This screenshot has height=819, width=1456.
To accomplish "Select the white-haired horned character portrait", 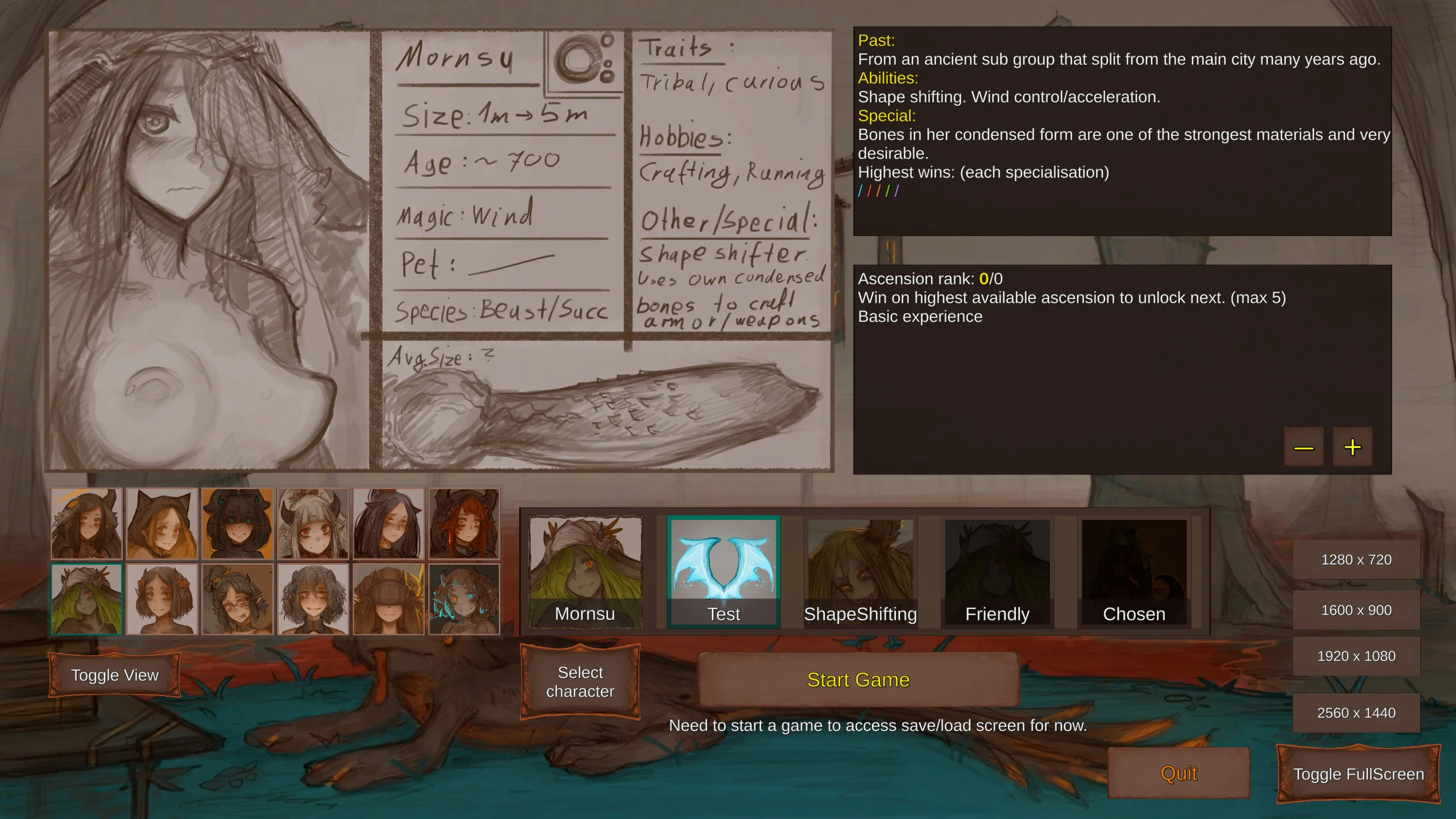I will [313, 523].
